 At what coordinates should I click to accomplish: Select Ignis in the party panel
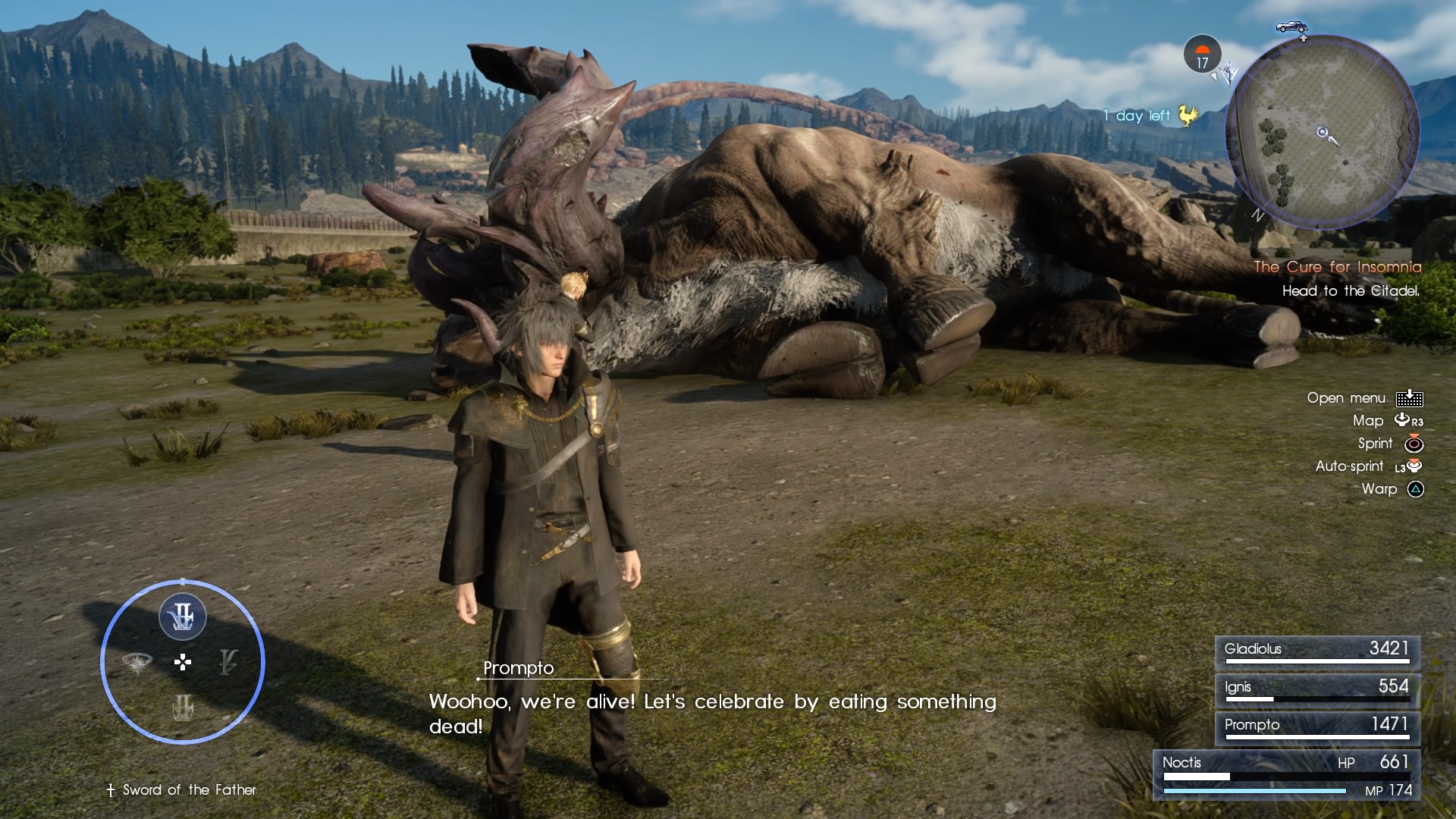(x=1317, y=689)
